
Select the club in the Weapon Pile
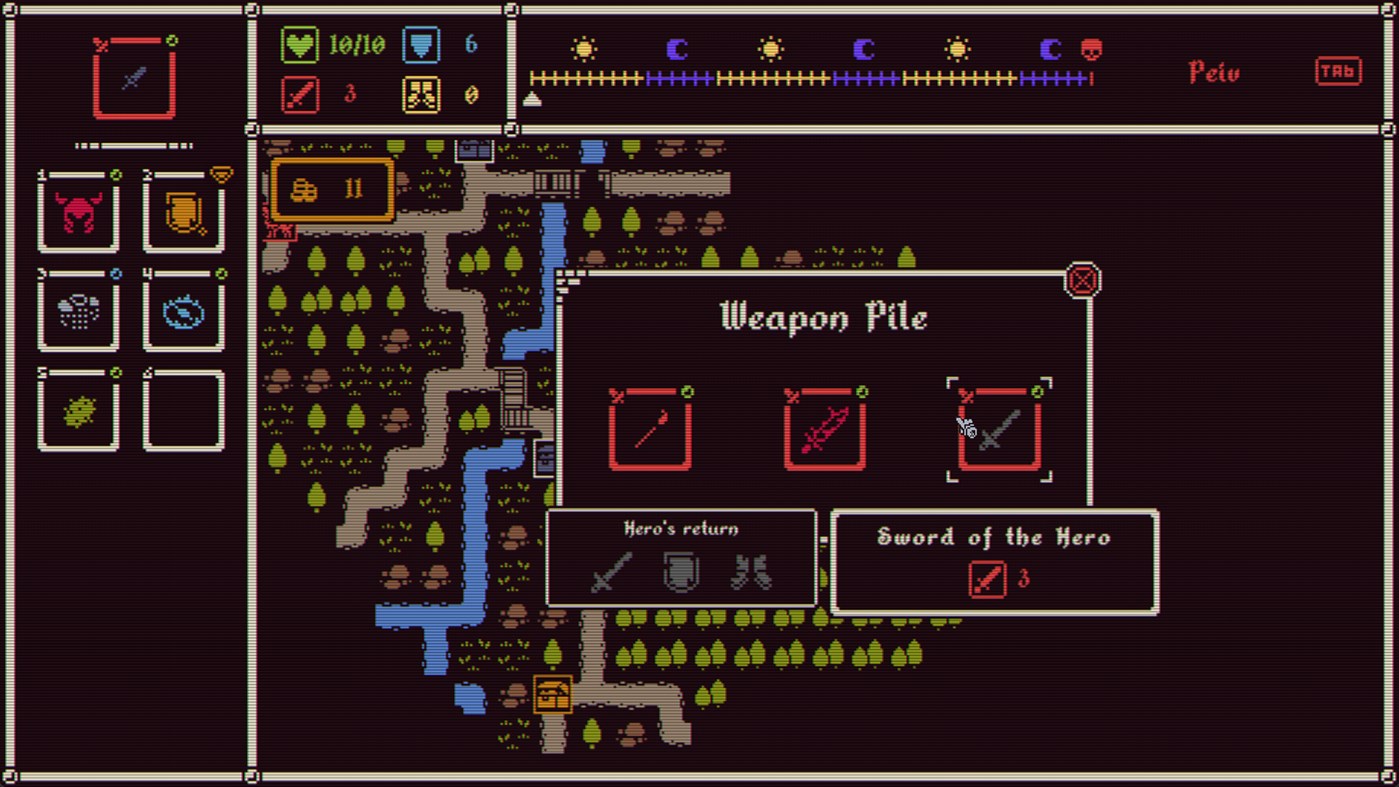pyautogui.click(x=650, y=430)
